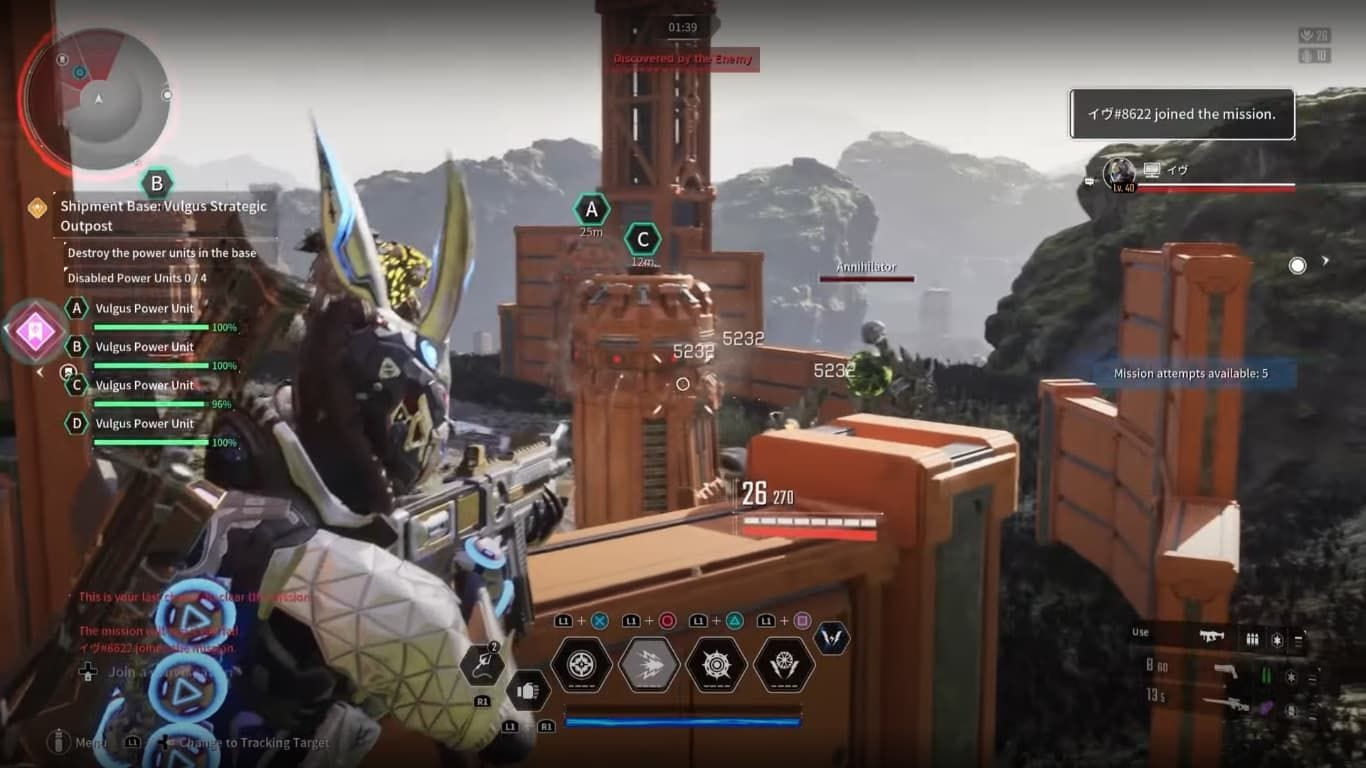
Task: Activate the winged-wheel skill bound to L1+Square
Action: (781, 667)
